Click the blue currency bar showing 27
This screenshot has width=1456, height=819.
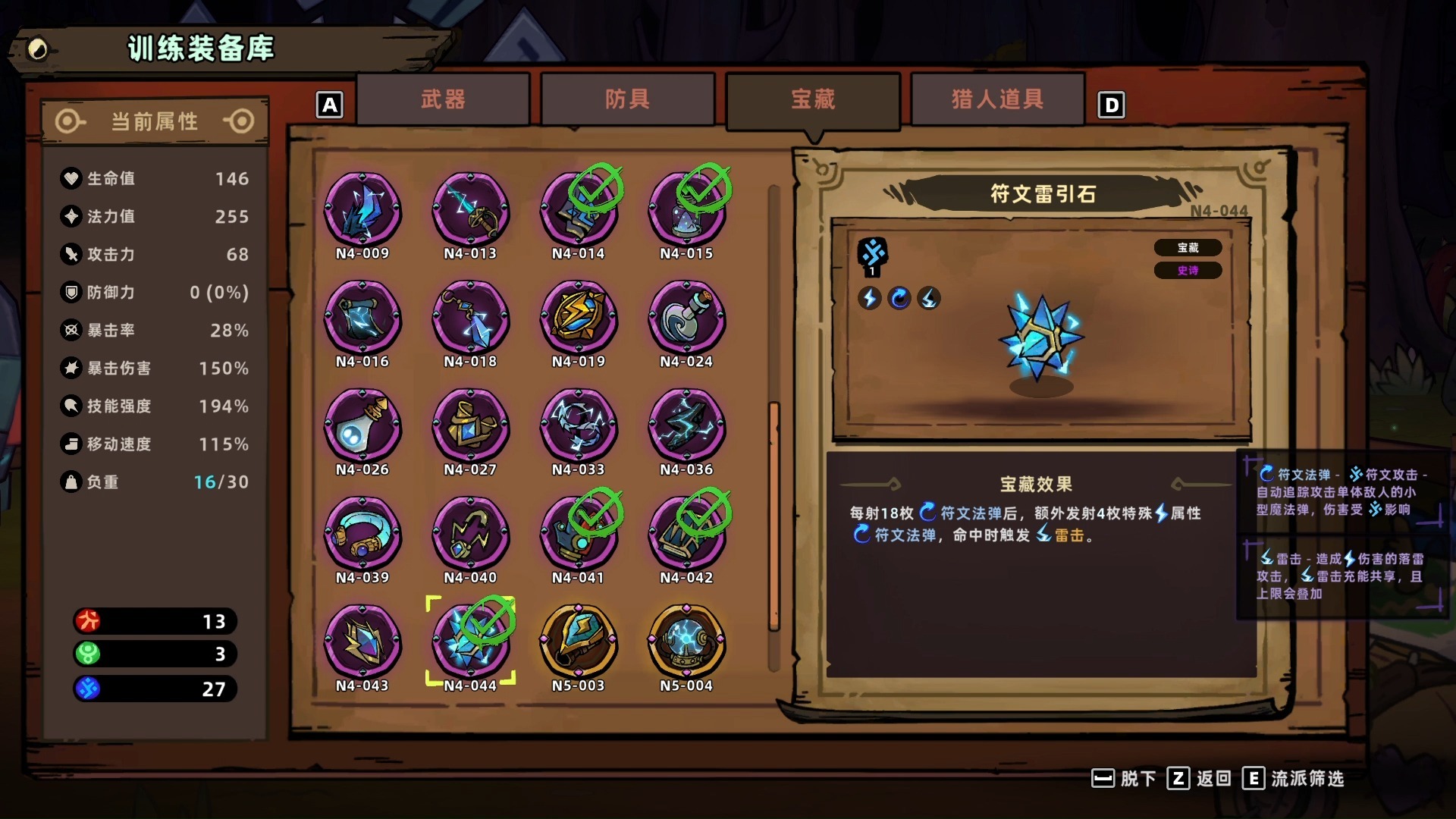[x=154, y=689]
